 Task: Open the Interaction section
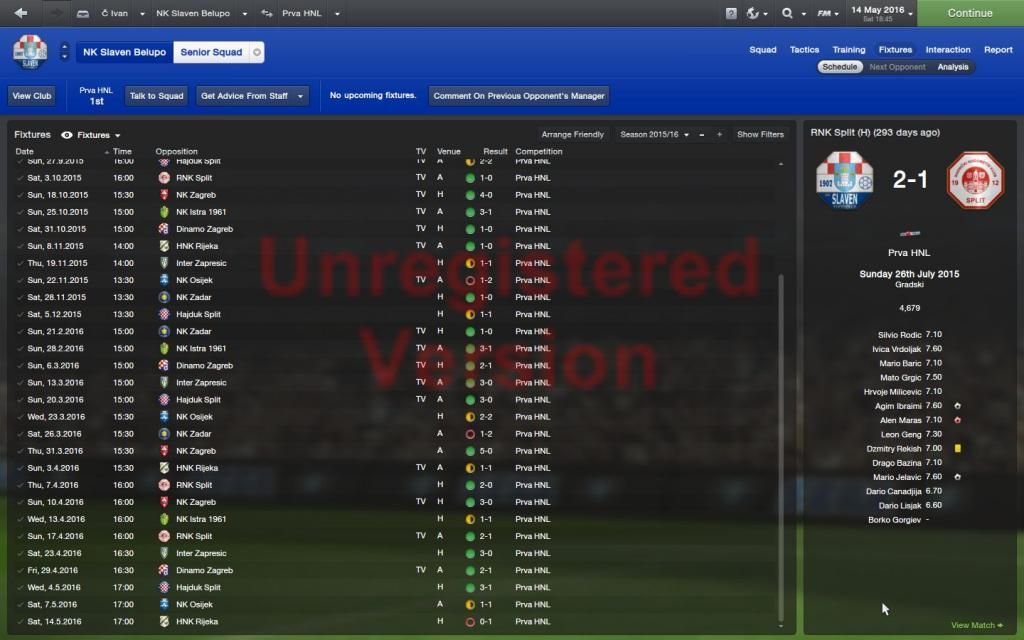(947, 49)
